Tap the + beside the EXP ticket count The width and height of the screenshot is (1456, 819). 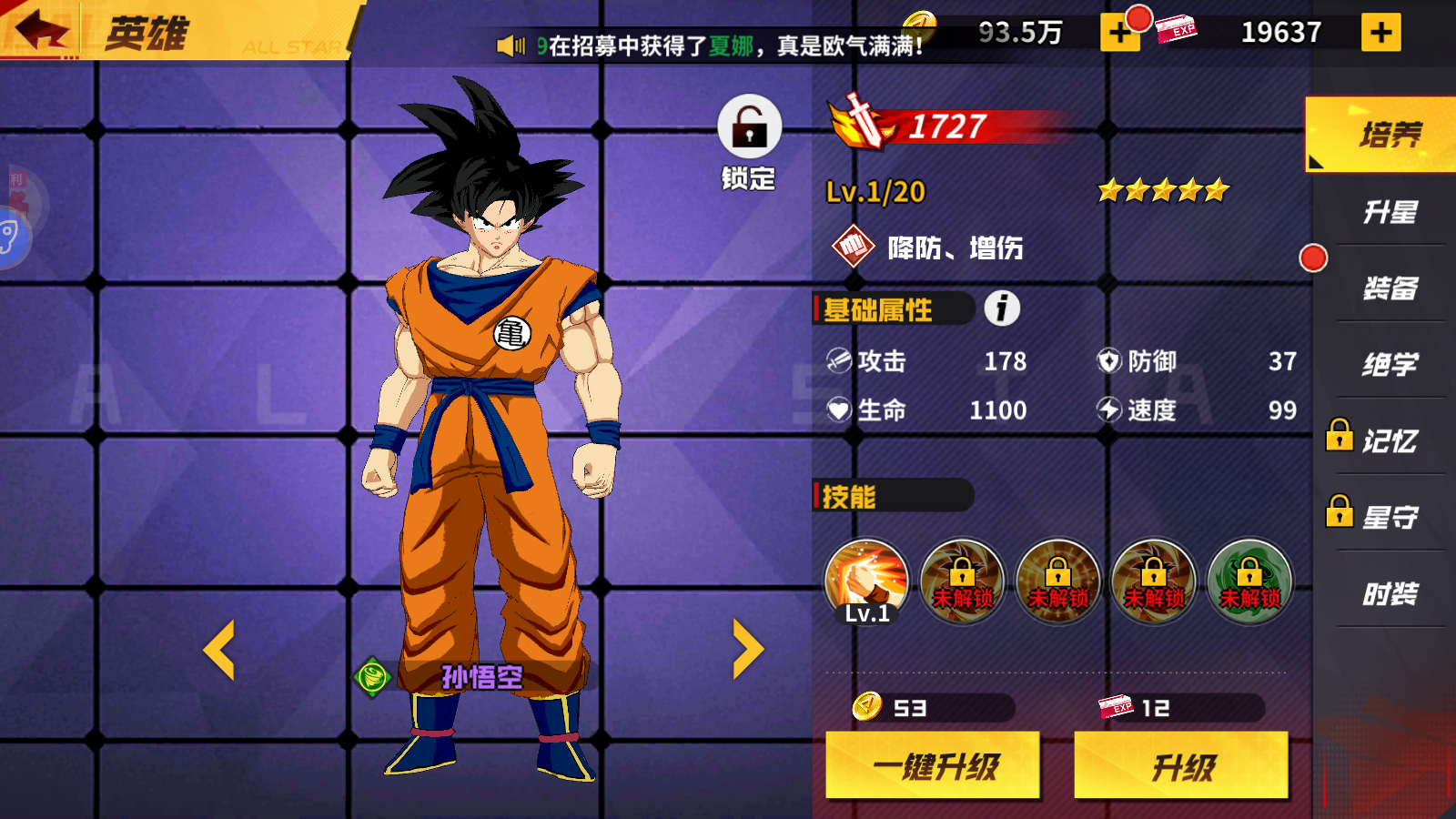tap(1382, 33)
